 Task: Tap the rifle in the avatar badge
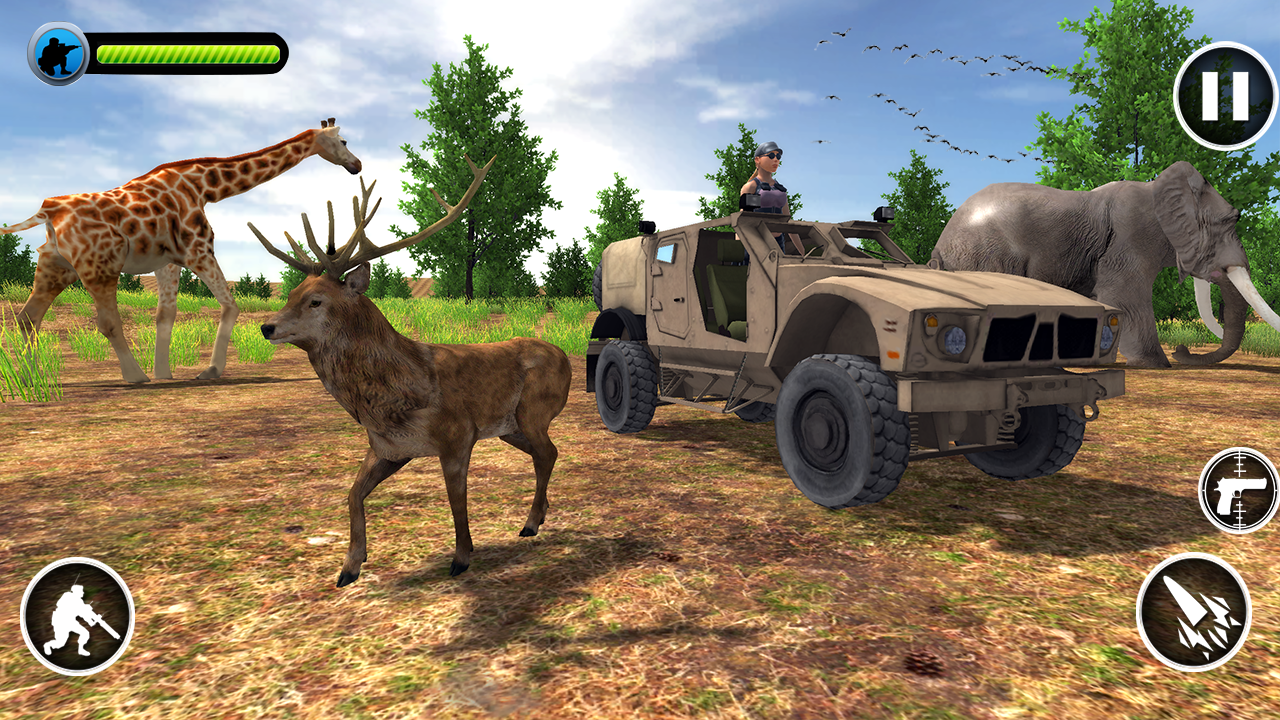pos(70,45)
